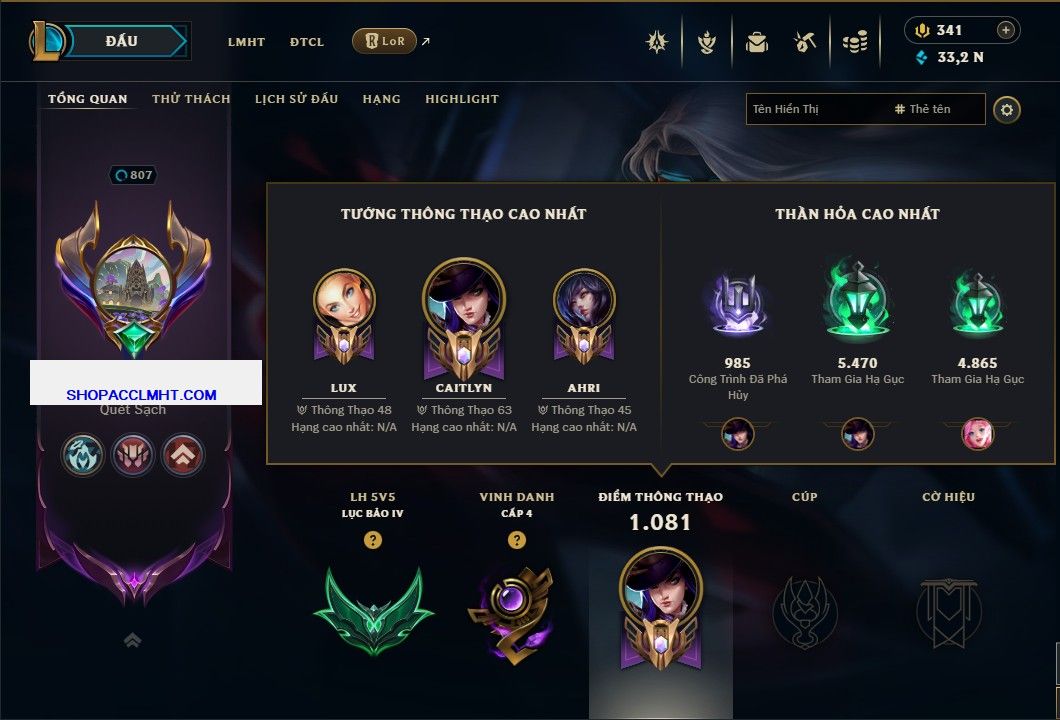Go to the Tổng Quan tab
This screenshot has width=1060, height=720.
[88, 99]
